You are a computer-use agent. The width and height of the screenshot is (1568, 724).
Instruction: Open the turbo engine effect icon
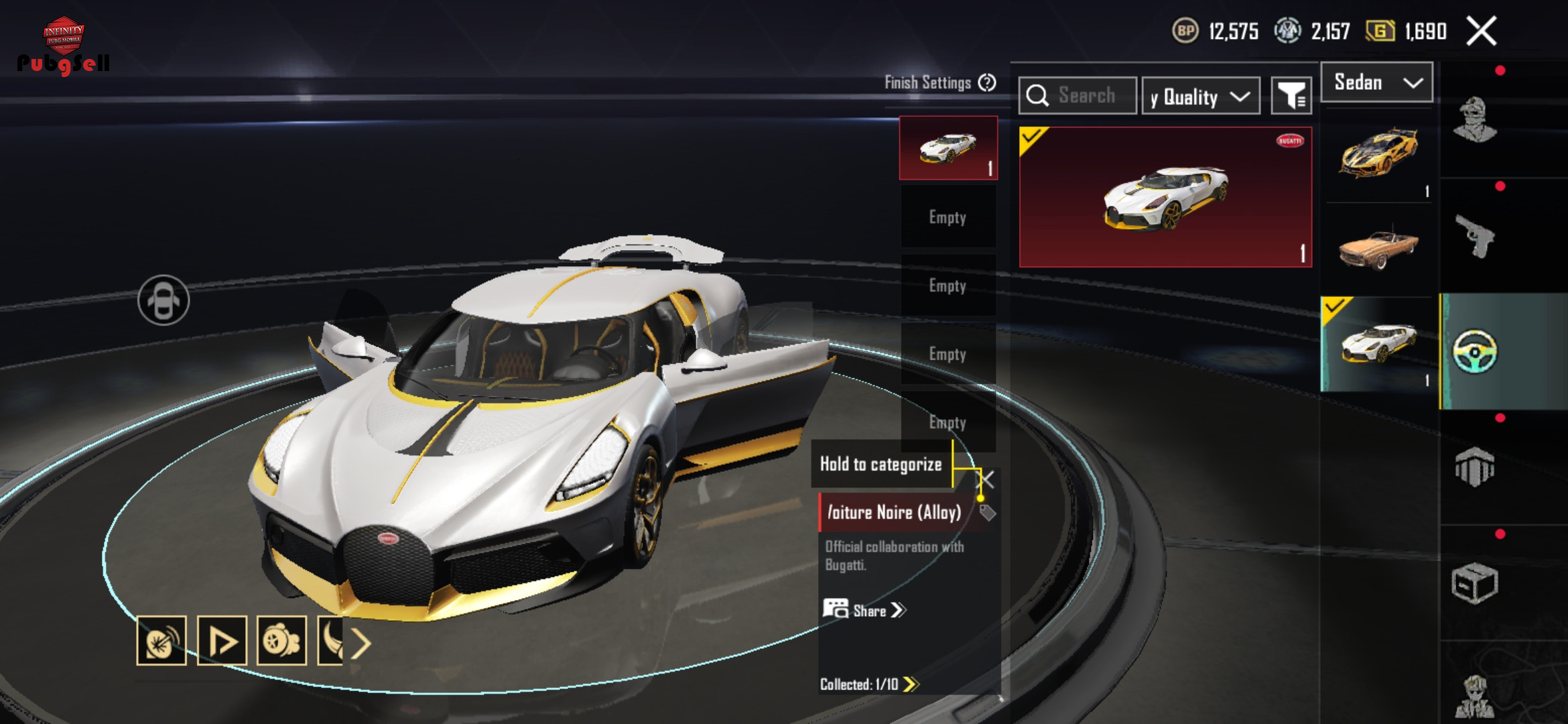(x=281, y=641)
